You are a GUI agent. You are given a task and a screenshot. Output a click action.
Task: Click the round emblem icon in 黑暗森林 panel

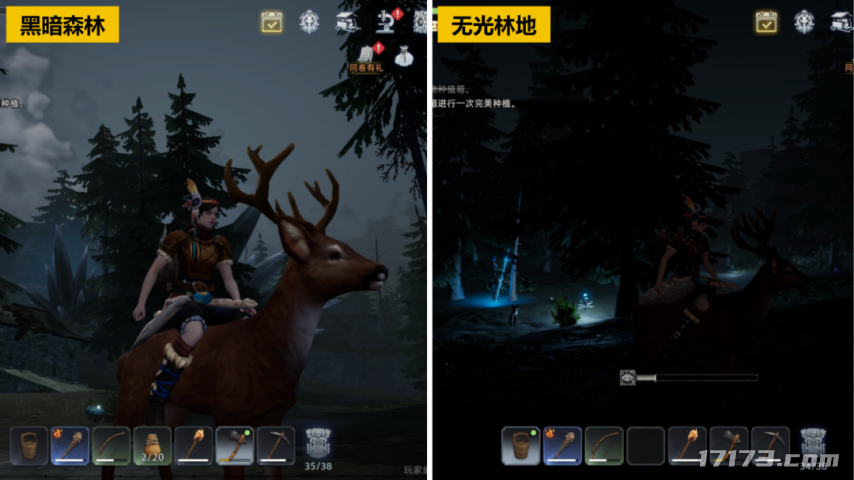309,21
